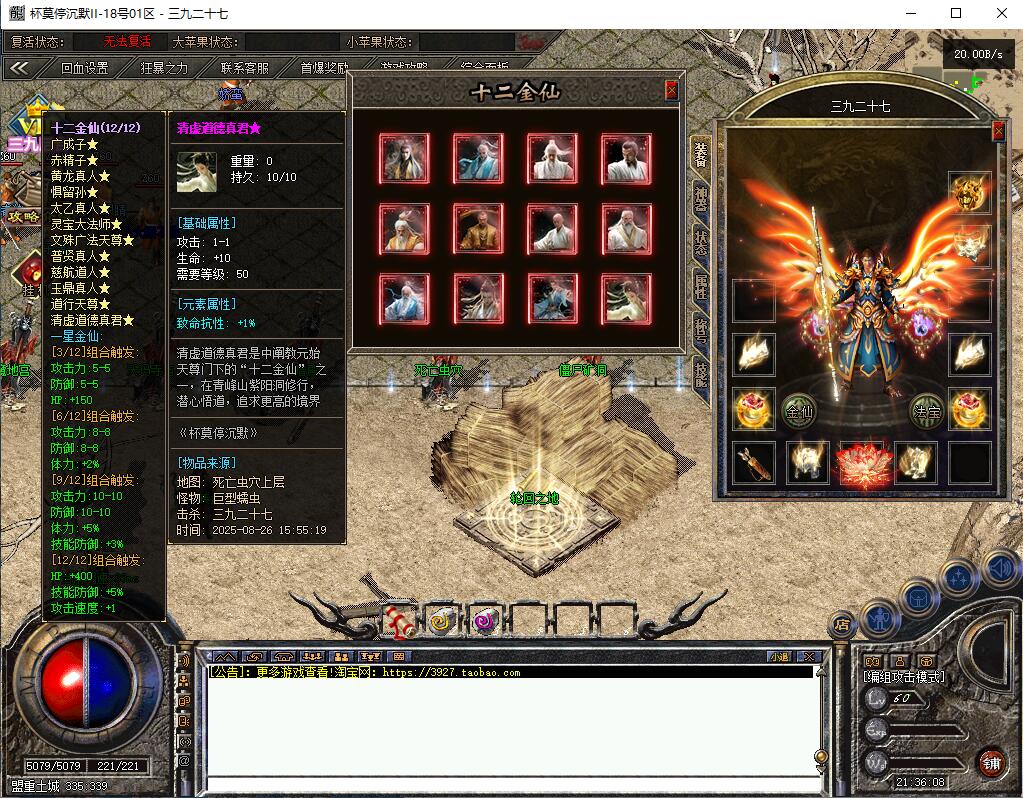Click the 联系客服 button
This screenshot has height=798, width=1023.
click(x=245, y=68)
